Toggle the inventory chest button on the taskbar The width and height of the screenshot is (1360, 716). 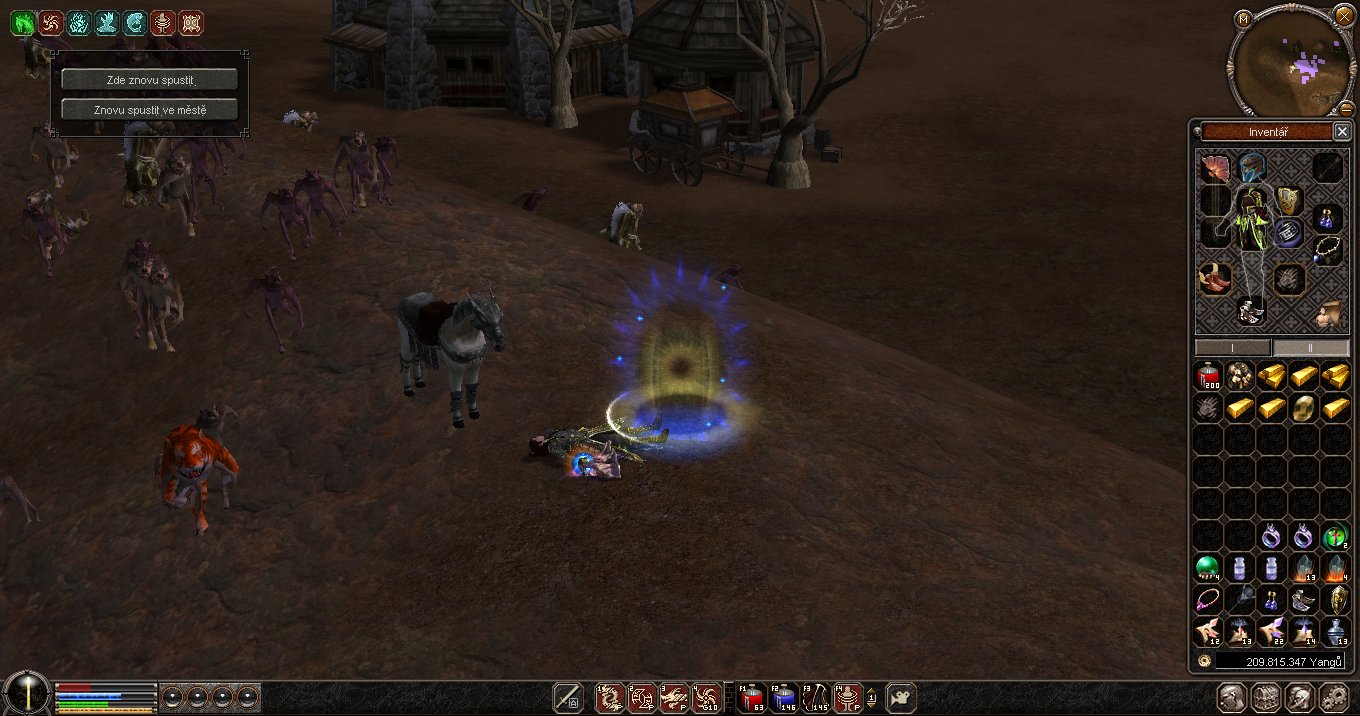tap(1265, 697)
